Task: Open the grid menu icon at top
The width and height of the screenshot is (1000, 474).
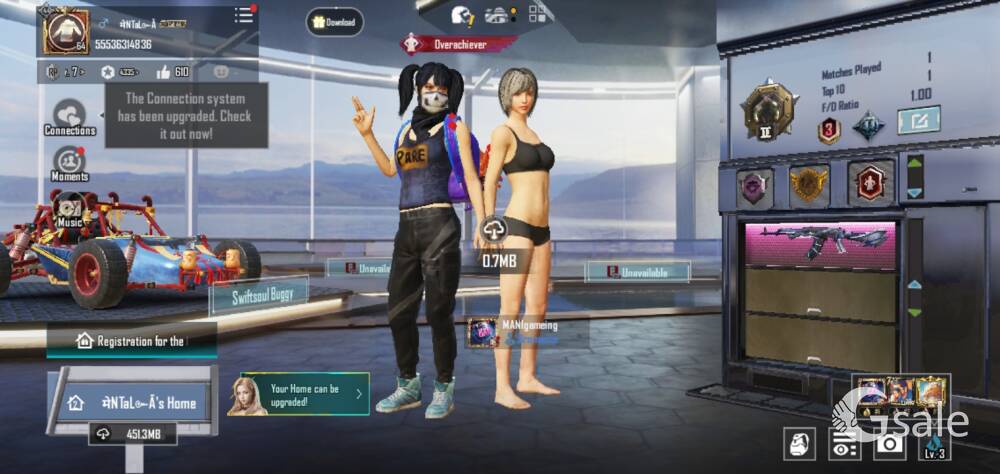Action: [538, 14]
